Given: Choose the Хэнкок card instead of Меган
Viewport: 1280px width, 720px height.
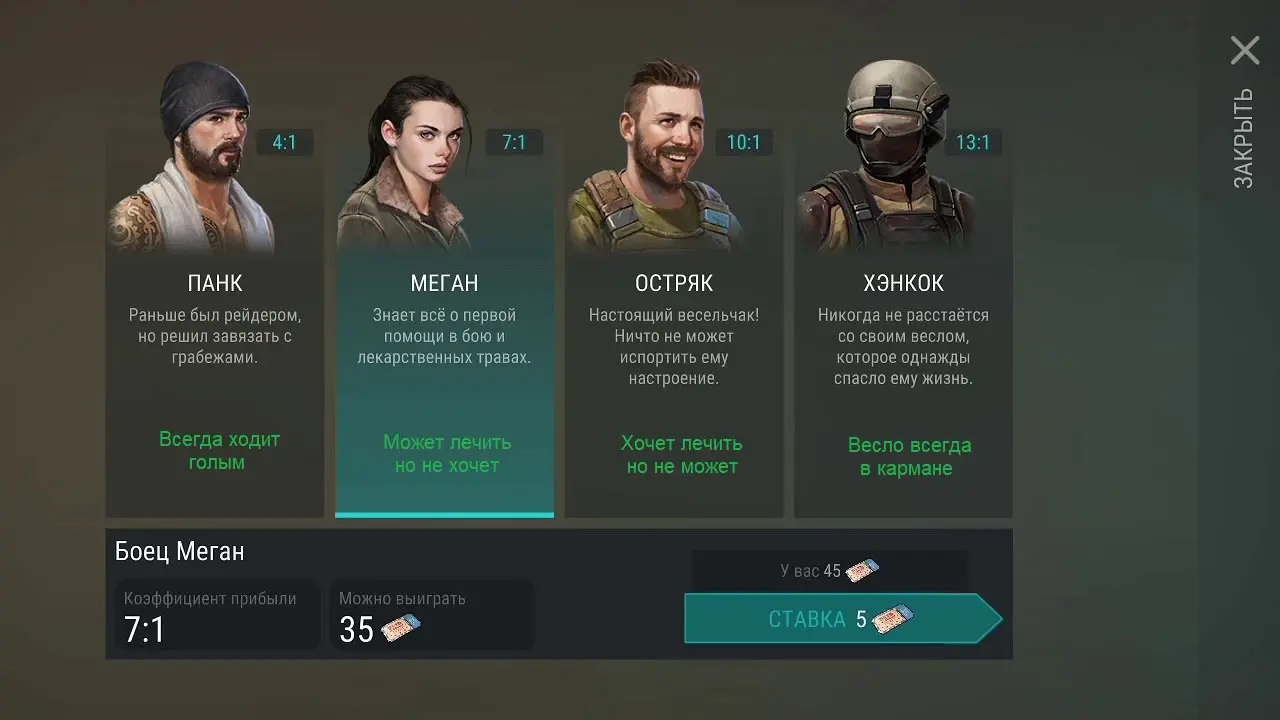Looking at the screenshot, I should pyautogui.click(x=903, y=350).
